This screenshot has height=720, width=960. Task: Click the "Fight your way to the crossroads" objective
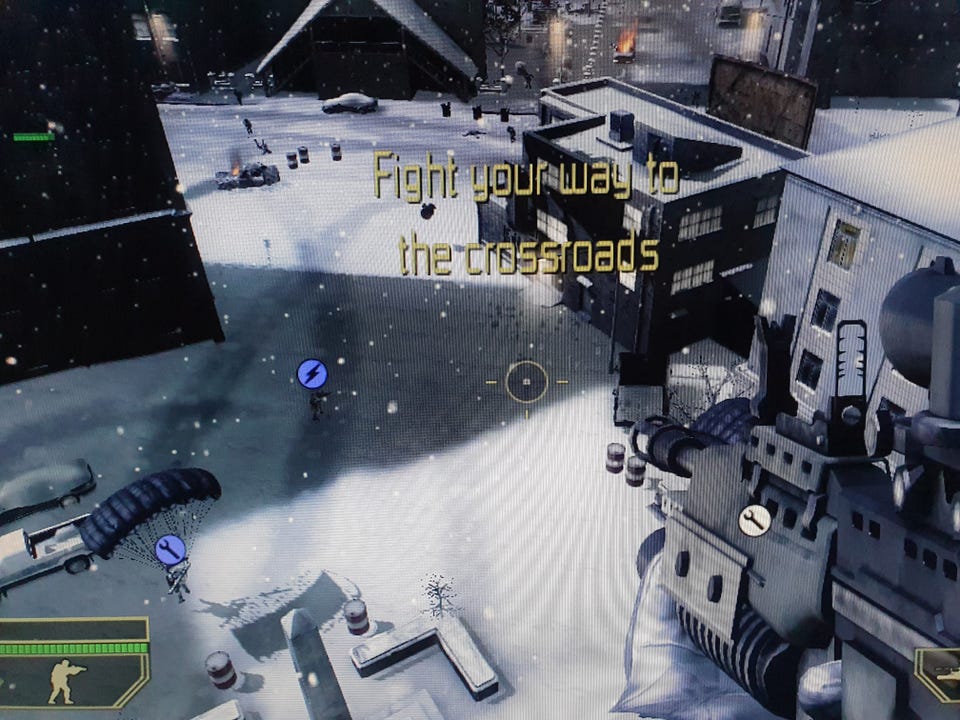coord(527,215)
